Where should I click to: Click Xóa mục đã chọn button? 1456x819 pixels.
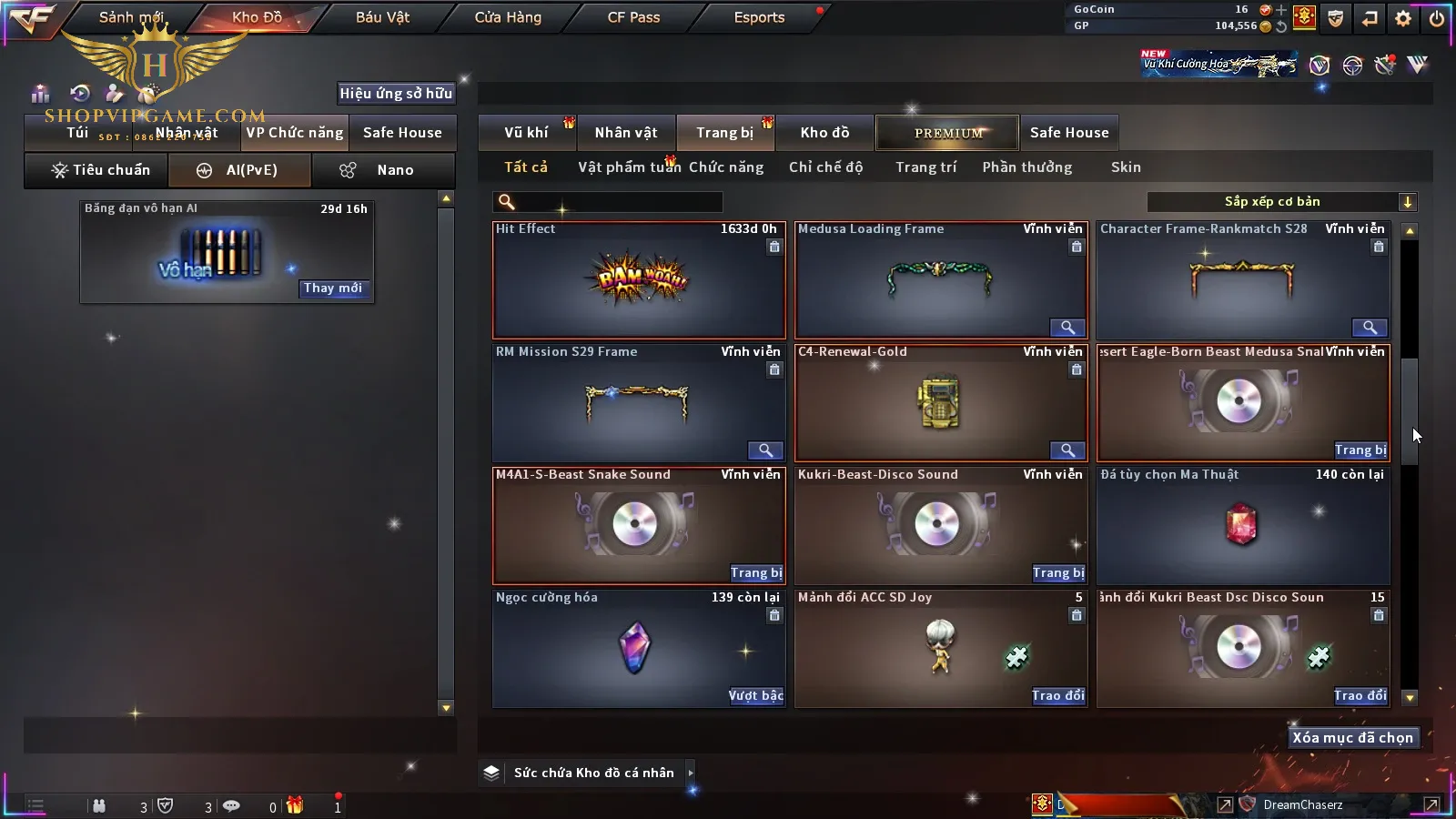[1352, 738]
